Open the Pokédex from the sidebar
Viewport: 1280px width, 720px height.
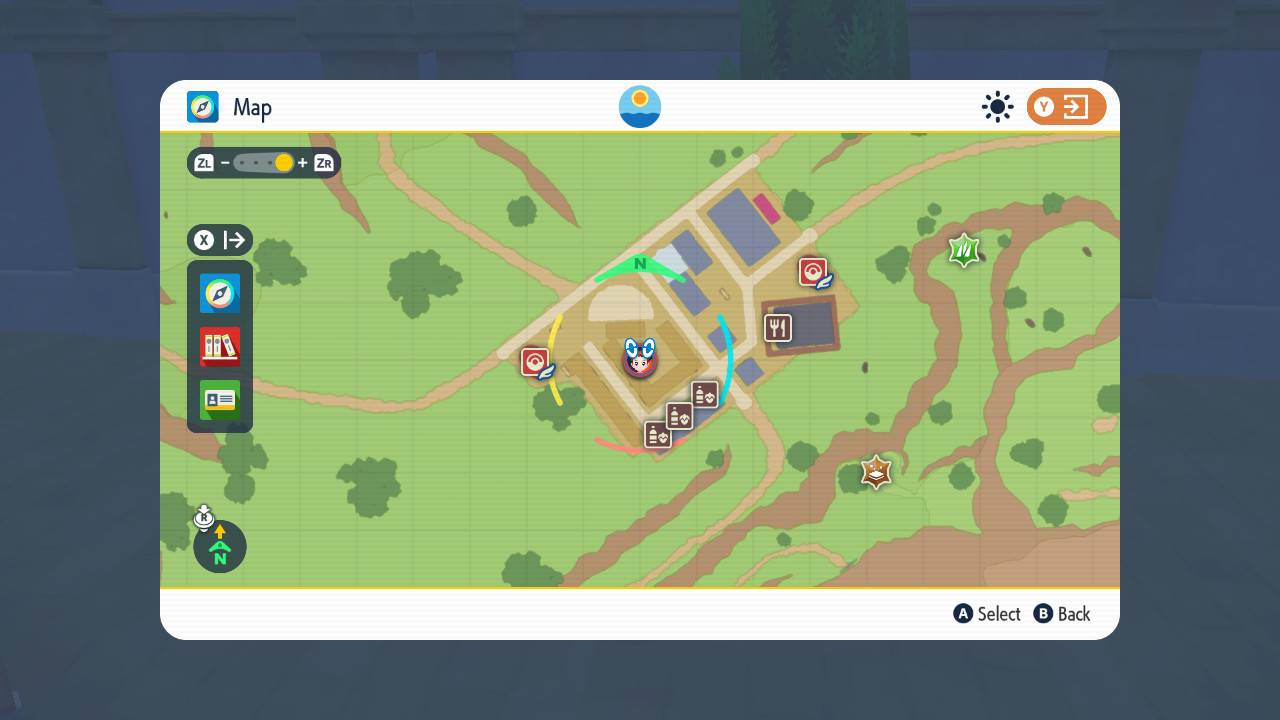point(219,346)
